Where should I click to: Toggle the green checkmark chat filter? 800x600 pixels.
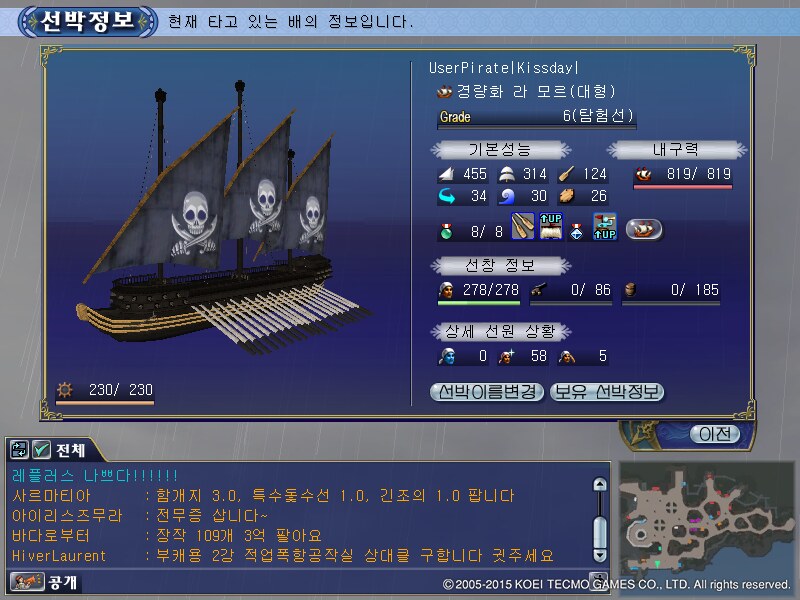click(42, 450)
